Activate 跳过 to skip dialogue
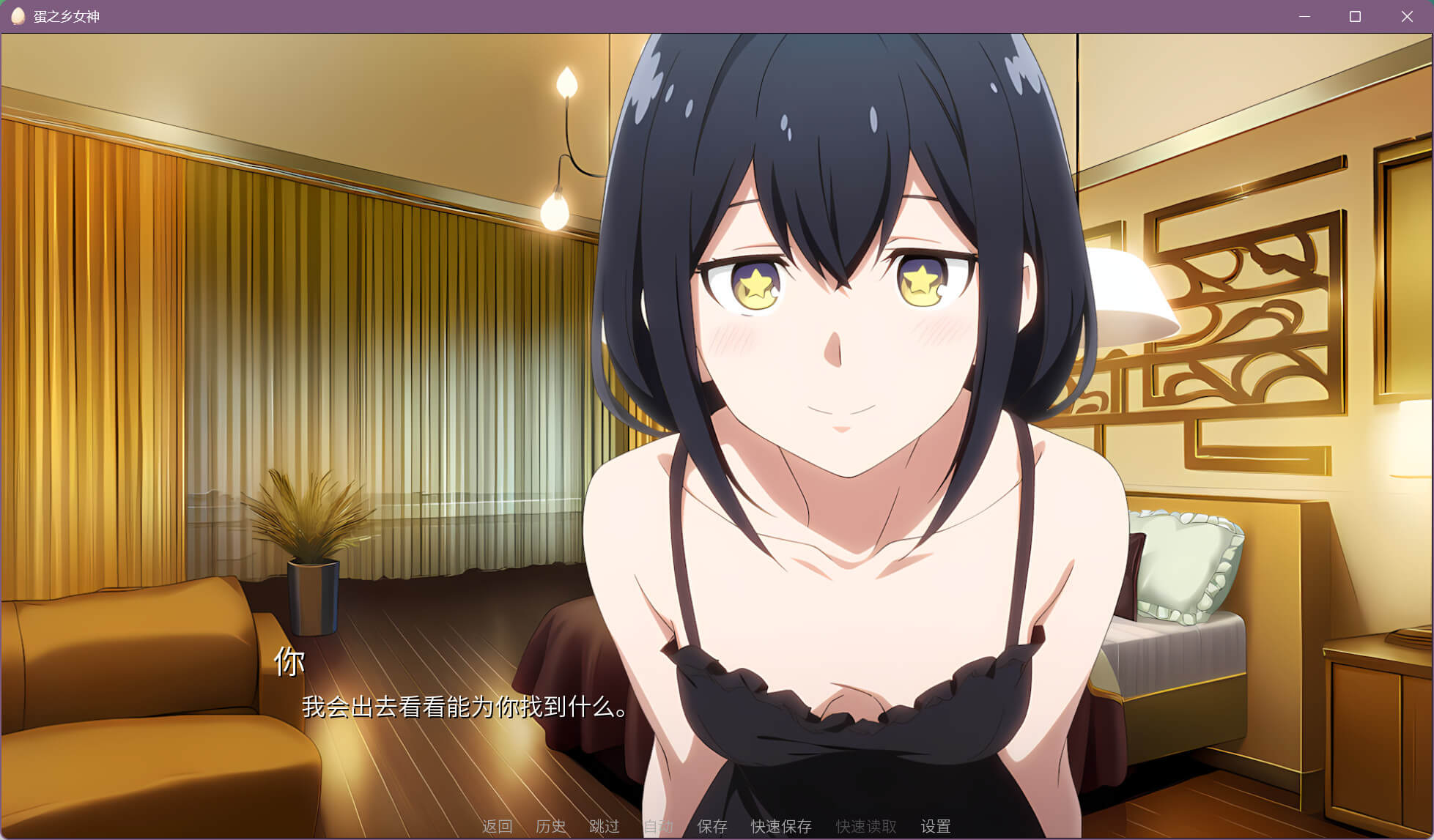The height and width of the screenshot is (840, 1434). (605, 826)
